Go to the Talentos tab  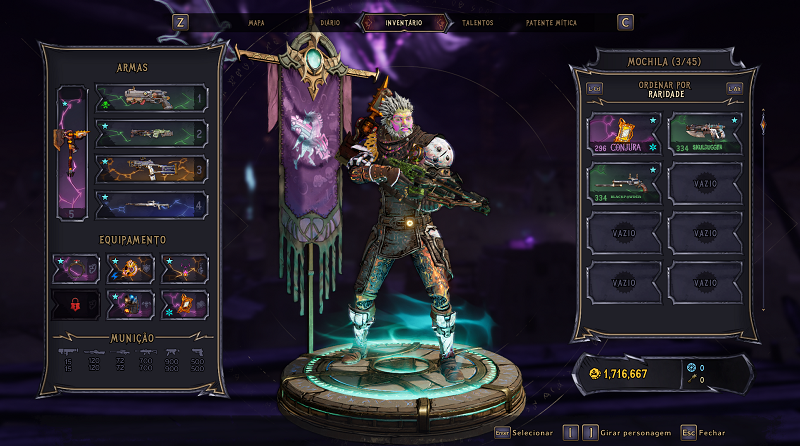pyautogui.click(x=477, y=22)
